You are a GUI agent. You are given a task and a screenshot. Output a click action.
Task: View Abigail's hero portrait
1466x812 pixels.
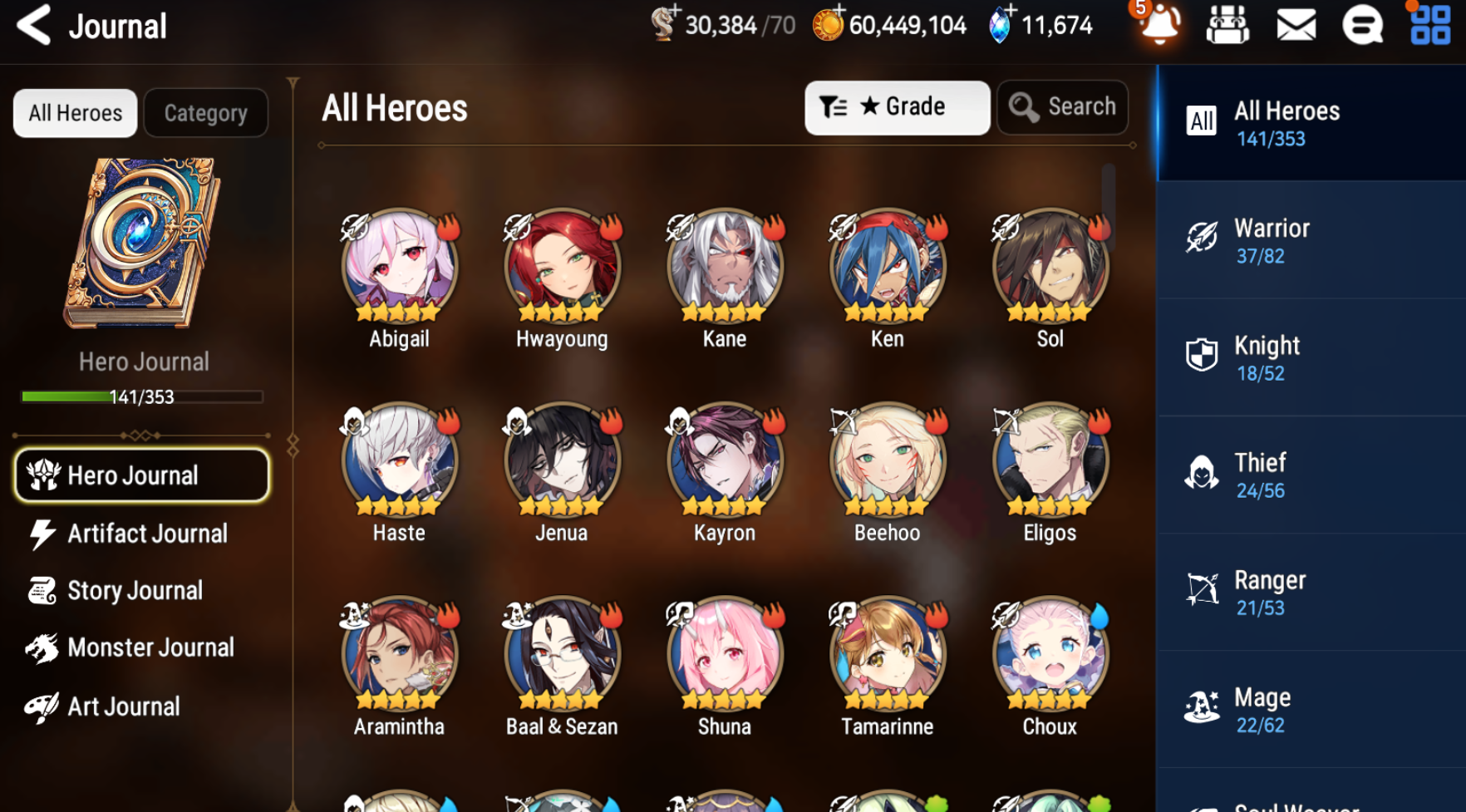pyautogui.click(x=399, y=266)
